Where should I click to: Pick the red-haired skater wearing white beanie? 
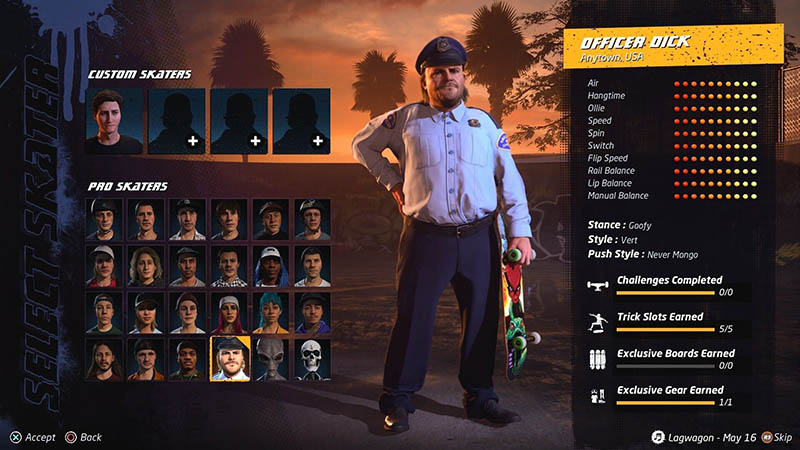tap(229, 312)
